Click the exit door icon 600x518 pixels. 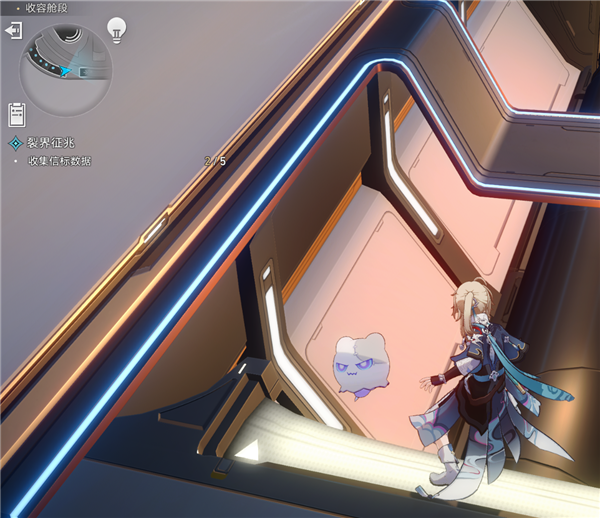pos(13,32)
